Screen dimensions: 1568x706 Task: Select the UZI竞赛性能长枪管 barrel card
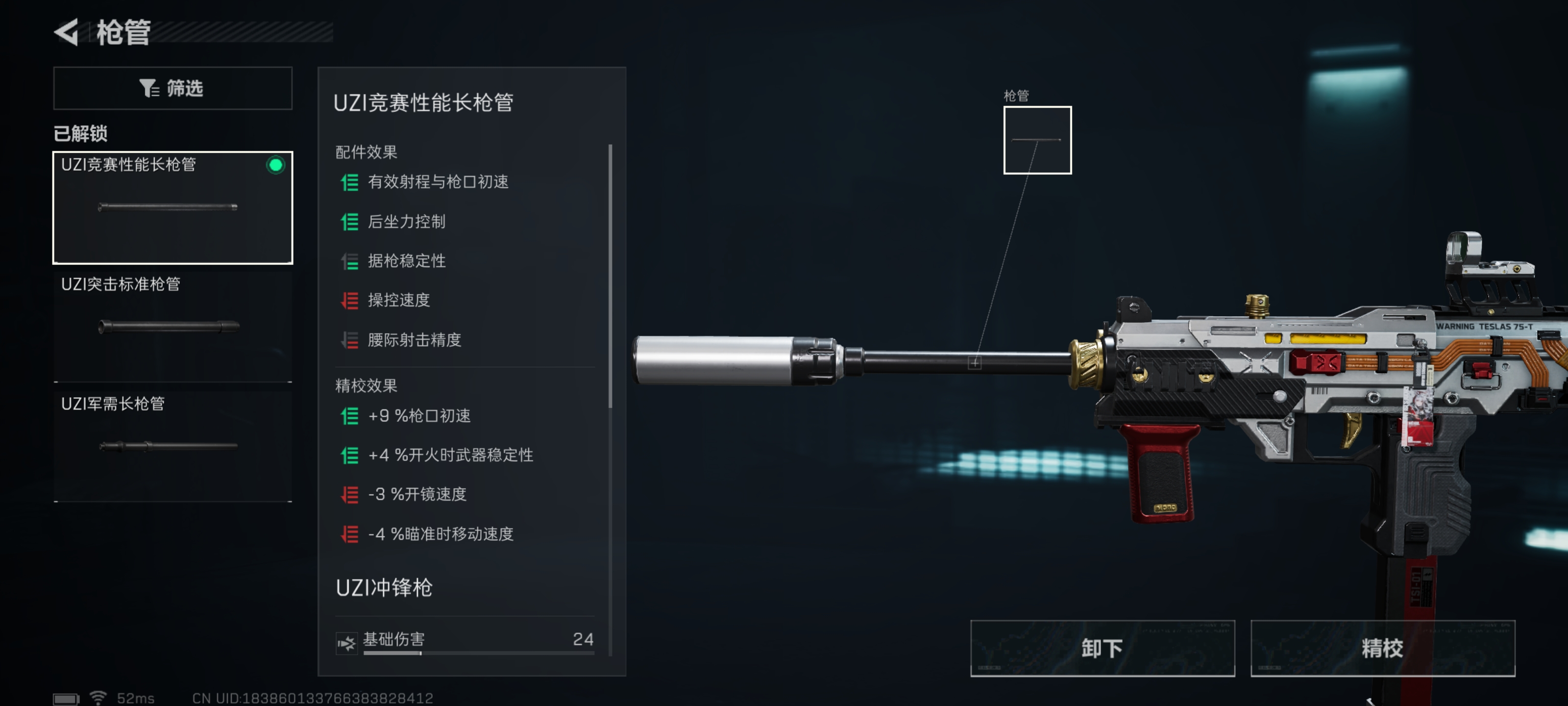(x=173, y=207)
